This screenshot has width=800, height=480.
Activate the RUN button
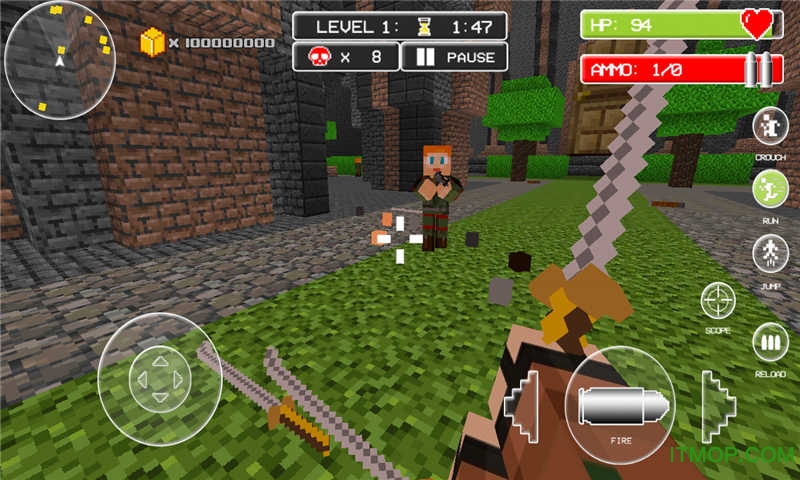[x=770, y=189]
